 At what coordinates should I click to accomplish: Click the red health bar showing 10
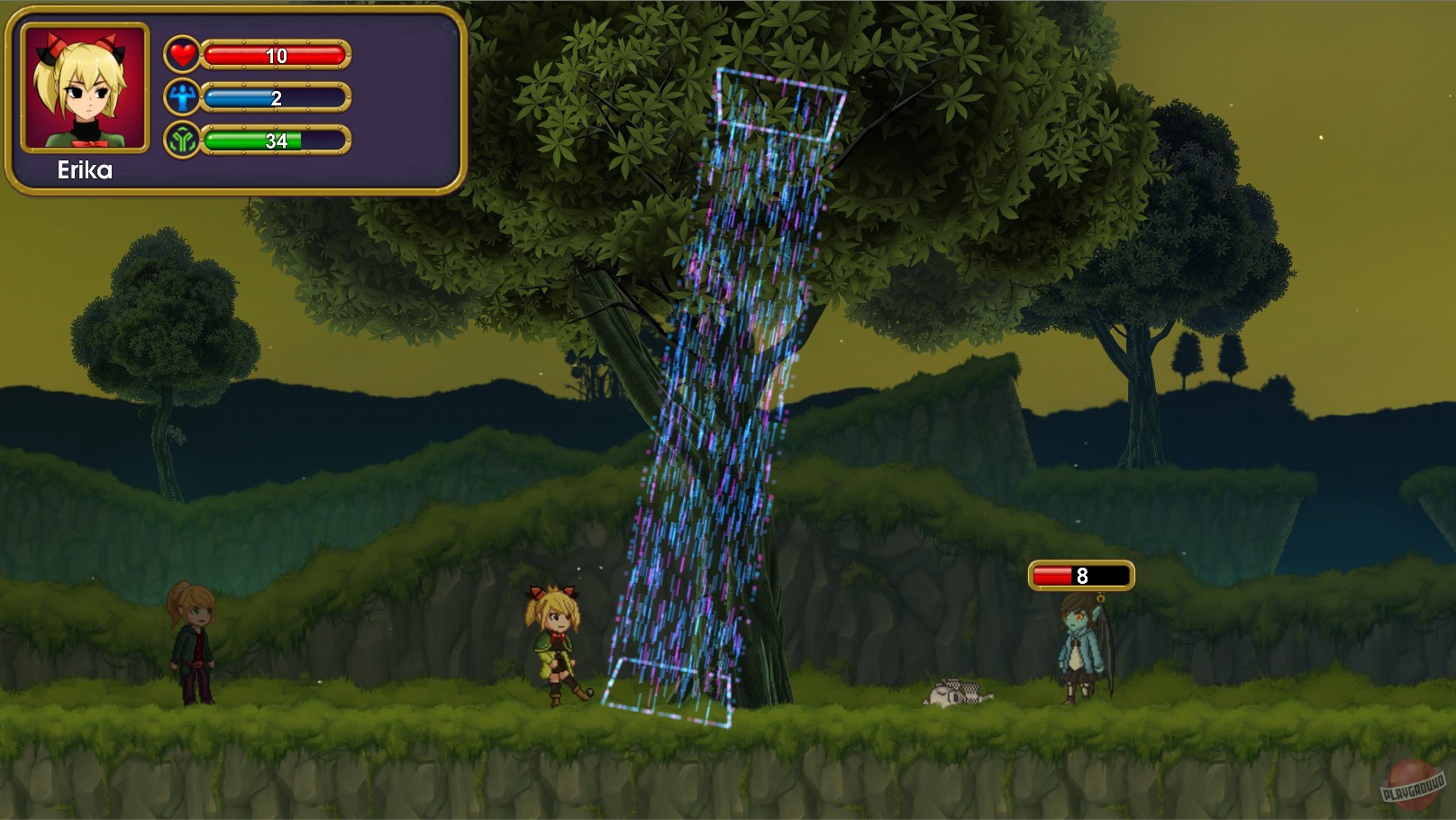coord(275,57)
